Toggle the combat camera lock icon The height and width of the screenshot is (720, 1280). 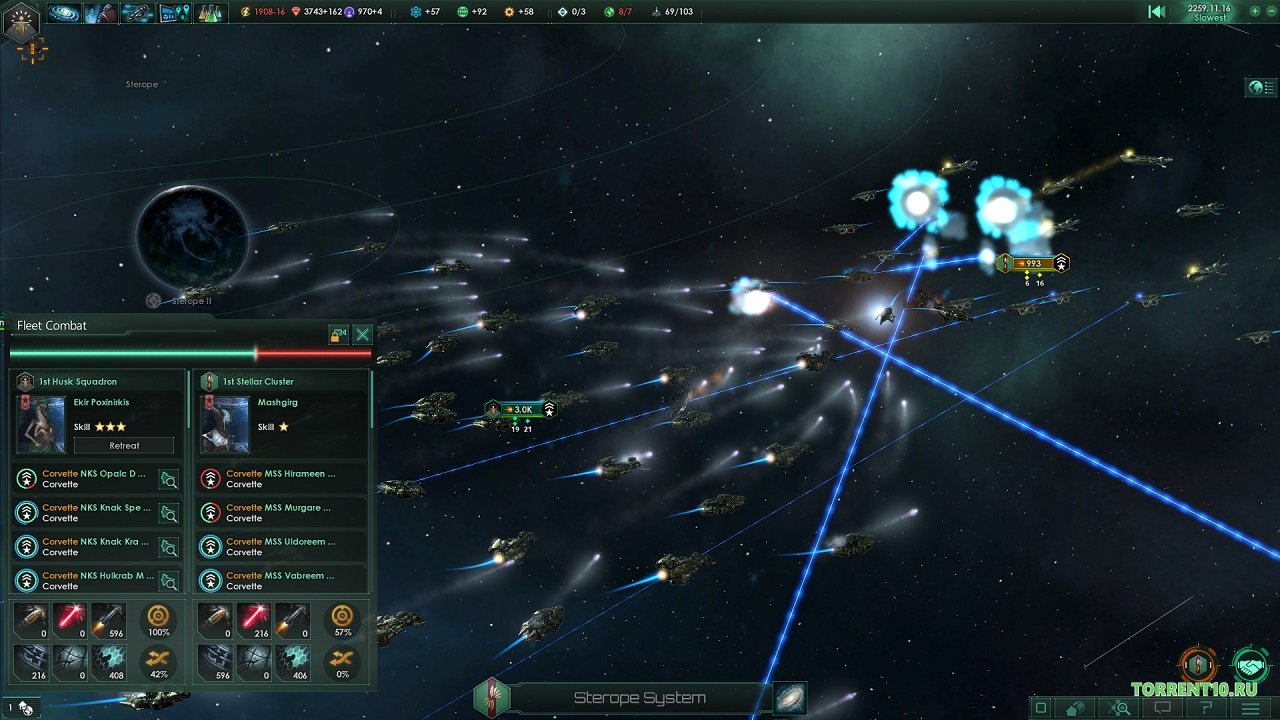point(339,335)
